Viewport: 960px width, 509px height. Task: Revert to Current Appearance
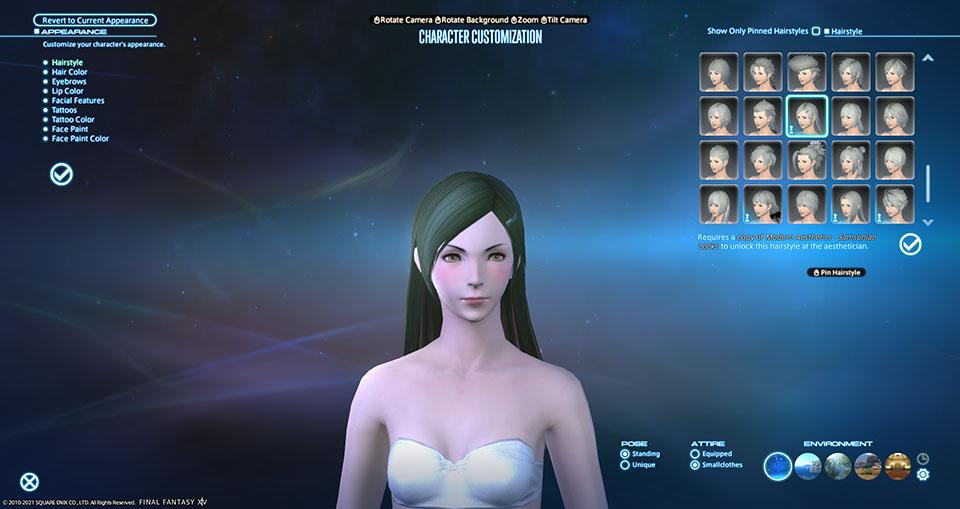tap(95, 20)
